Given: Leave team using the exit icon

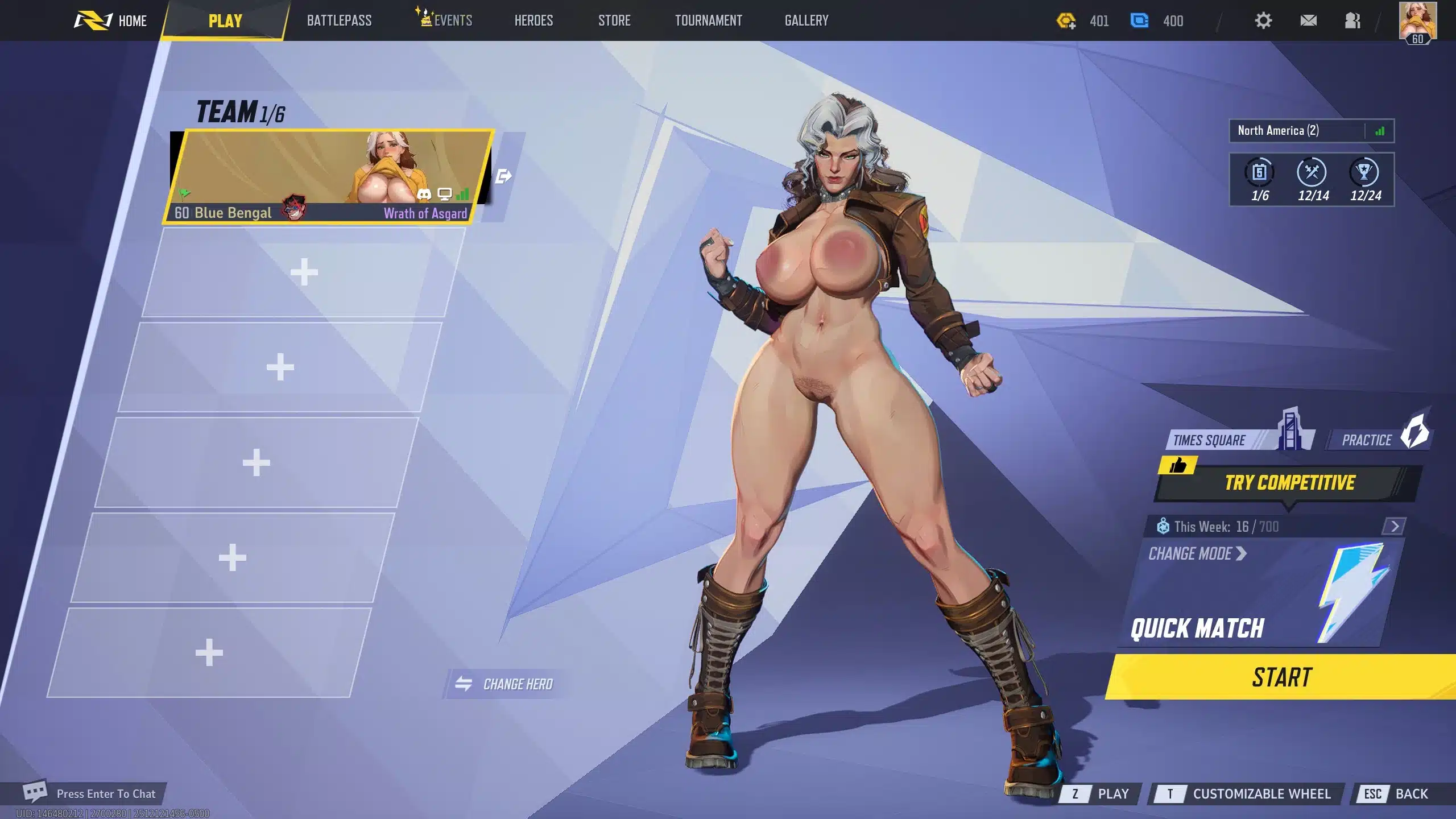Looking at the screenshot, I should pos(503,176).
